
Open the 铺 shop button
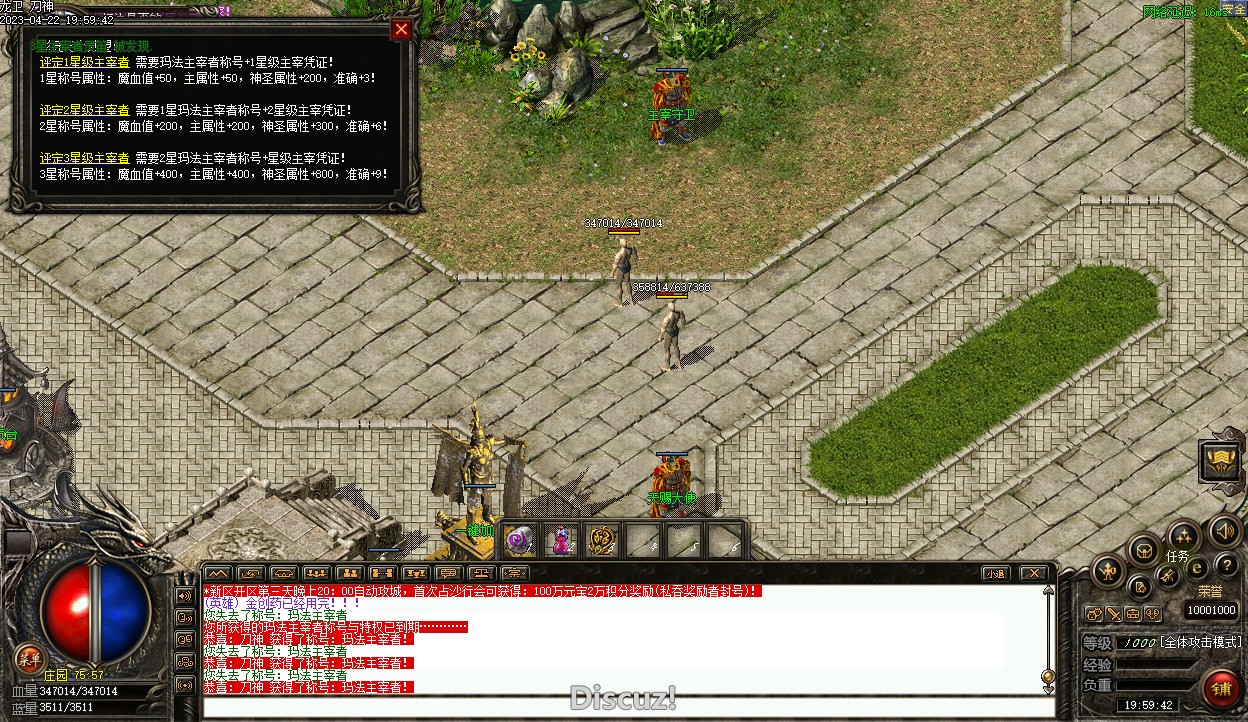point(1220,689)
